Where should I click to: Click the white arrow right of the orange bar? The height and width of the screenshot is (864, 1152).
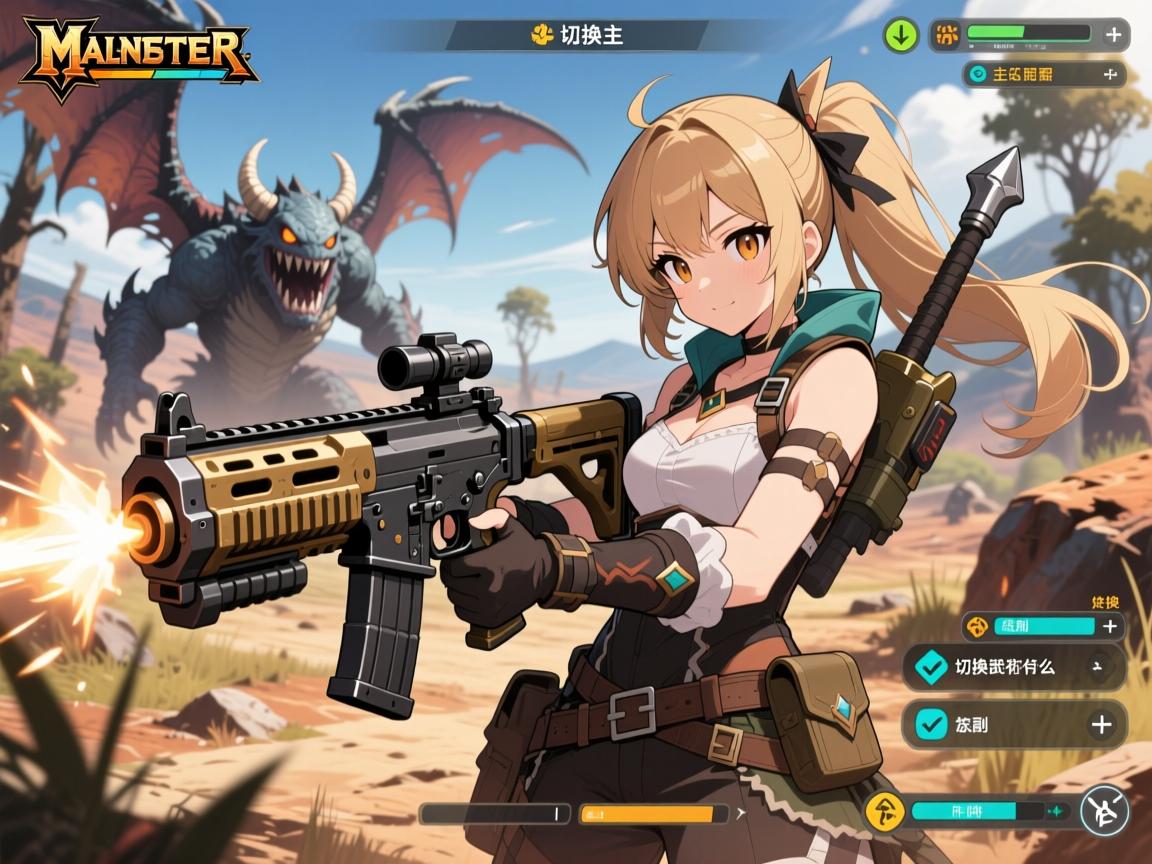click(740, 814)
